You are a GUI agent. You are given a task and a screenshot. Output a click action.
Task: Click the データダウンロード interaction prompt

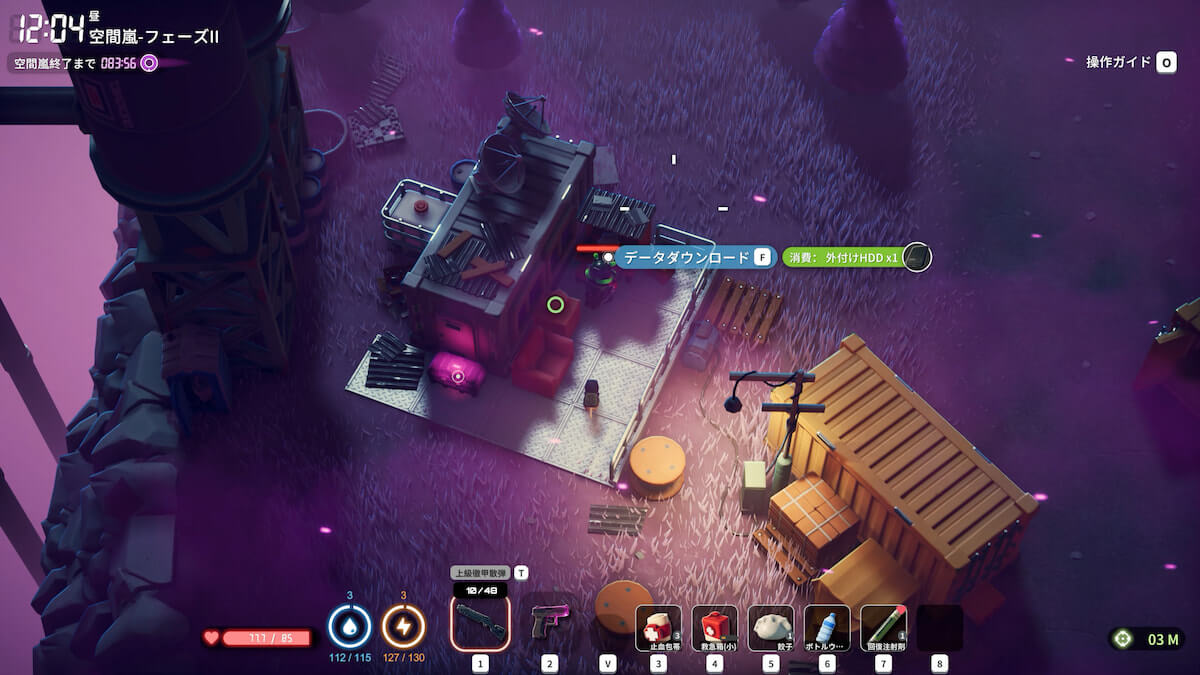686,258
